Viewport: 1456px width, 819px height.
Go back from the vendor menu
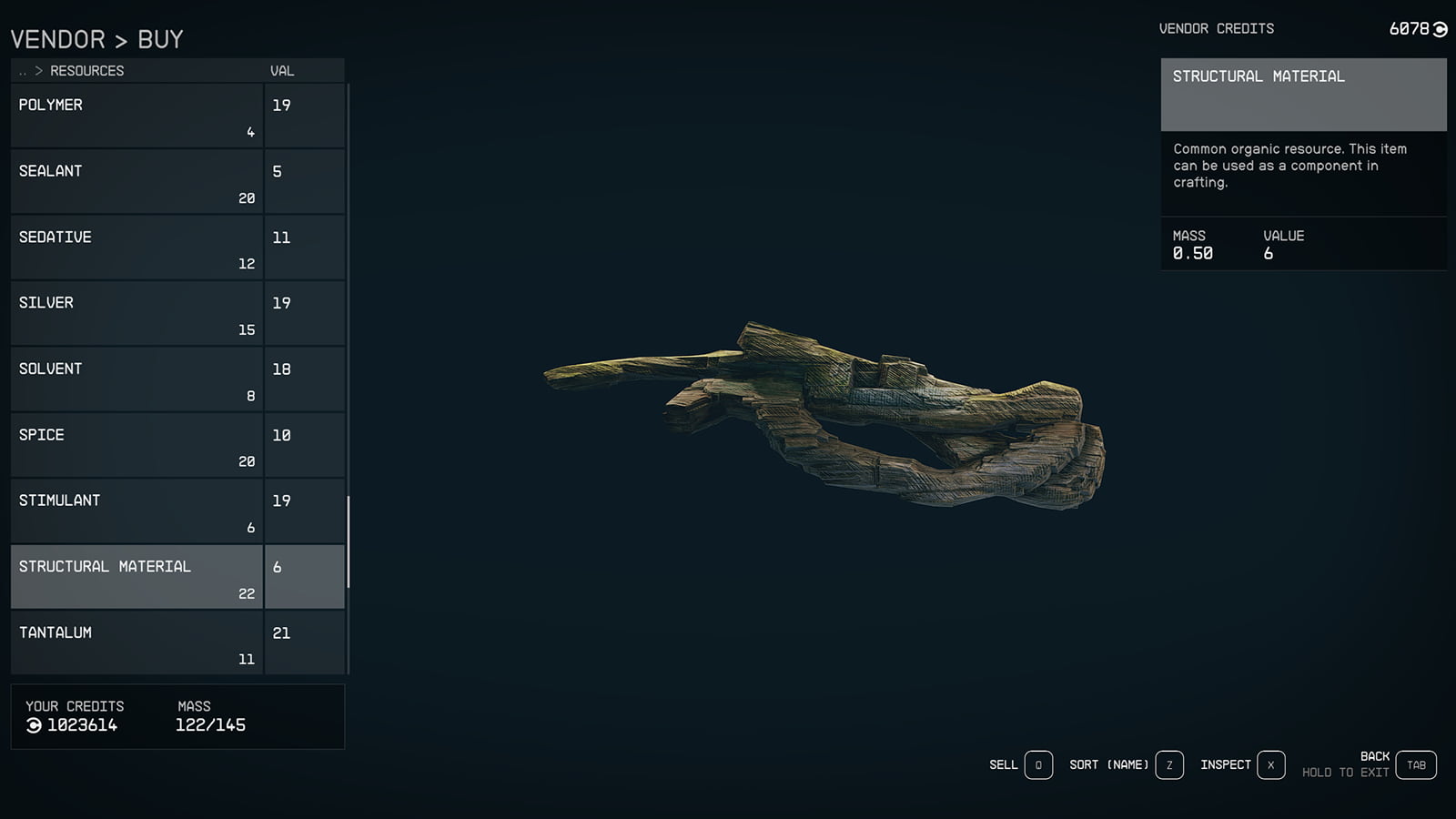pos(1416,765)
